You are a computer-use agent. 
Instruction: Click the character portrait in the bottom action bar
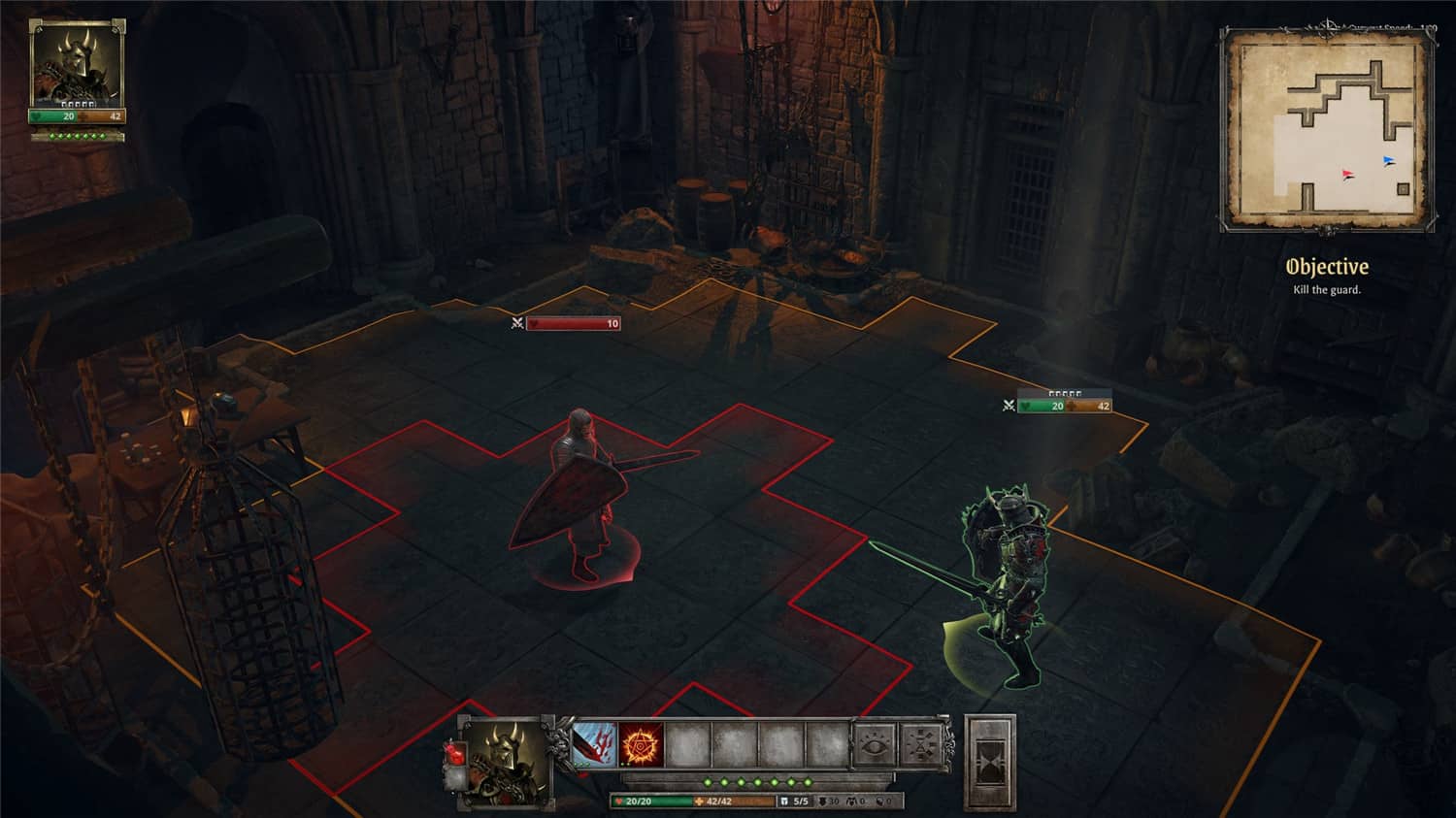point(506,765)
